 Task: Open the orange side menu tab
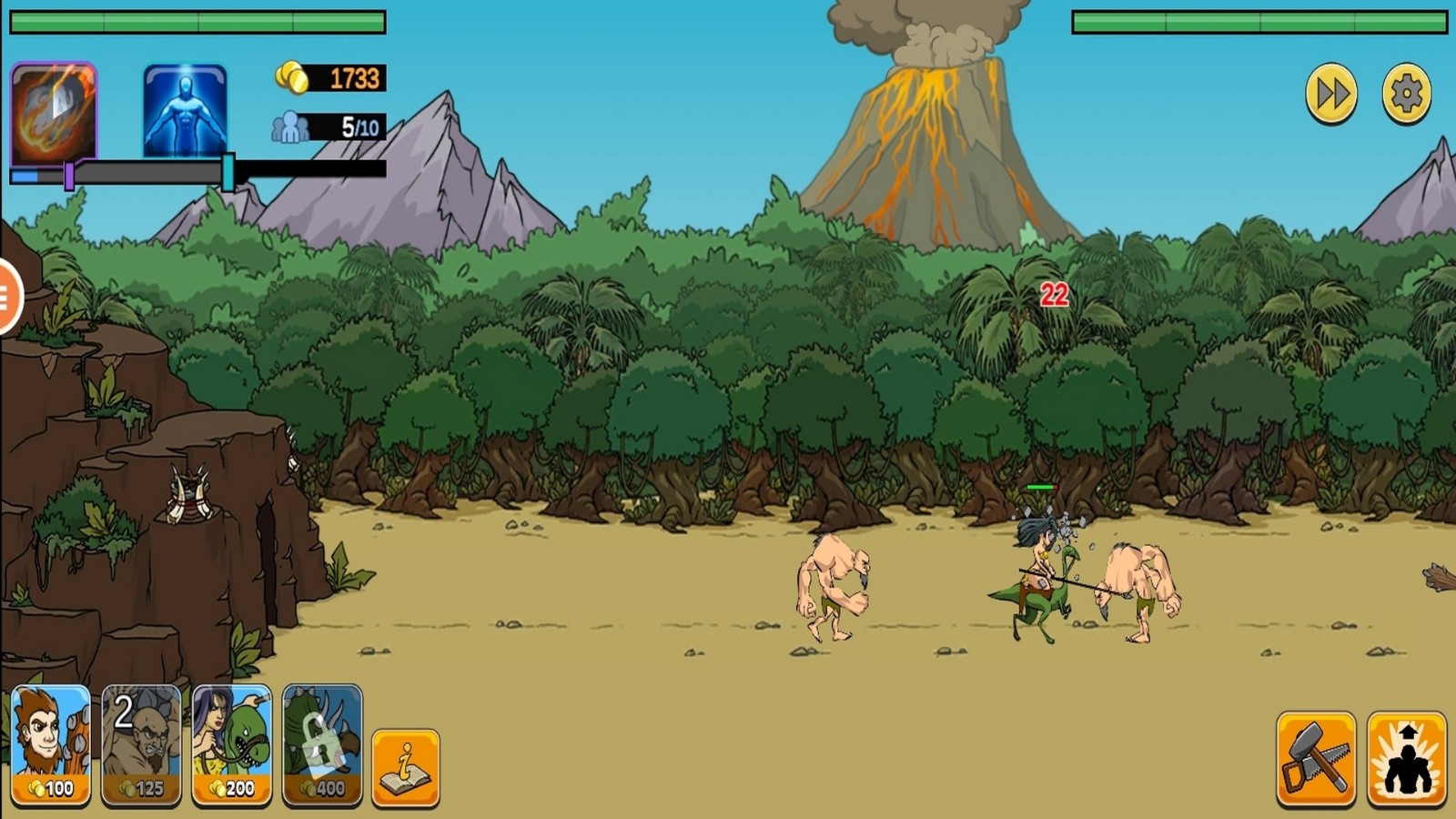[9, 297]
